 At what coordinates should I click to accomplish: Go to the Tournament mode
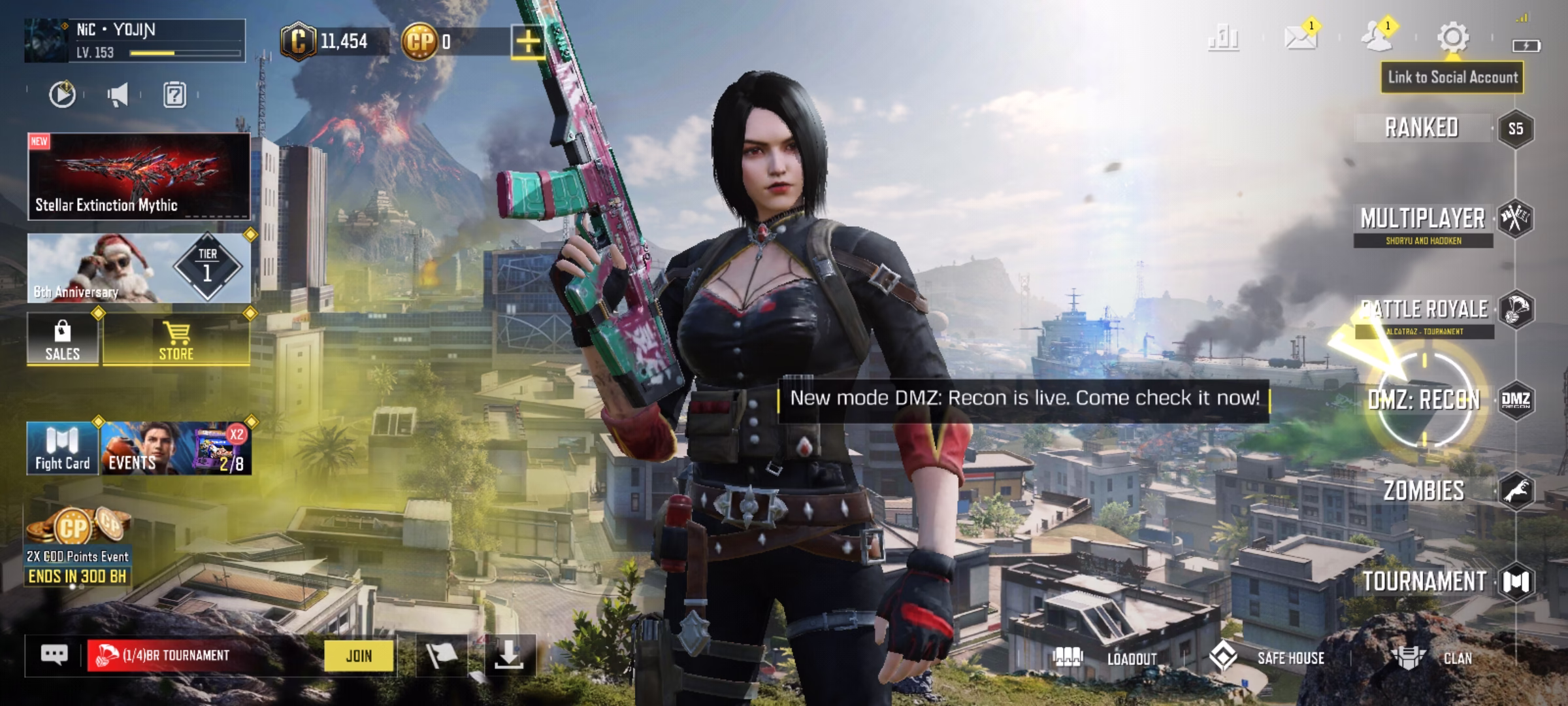pyautogui.click(x=1424, y=581)
